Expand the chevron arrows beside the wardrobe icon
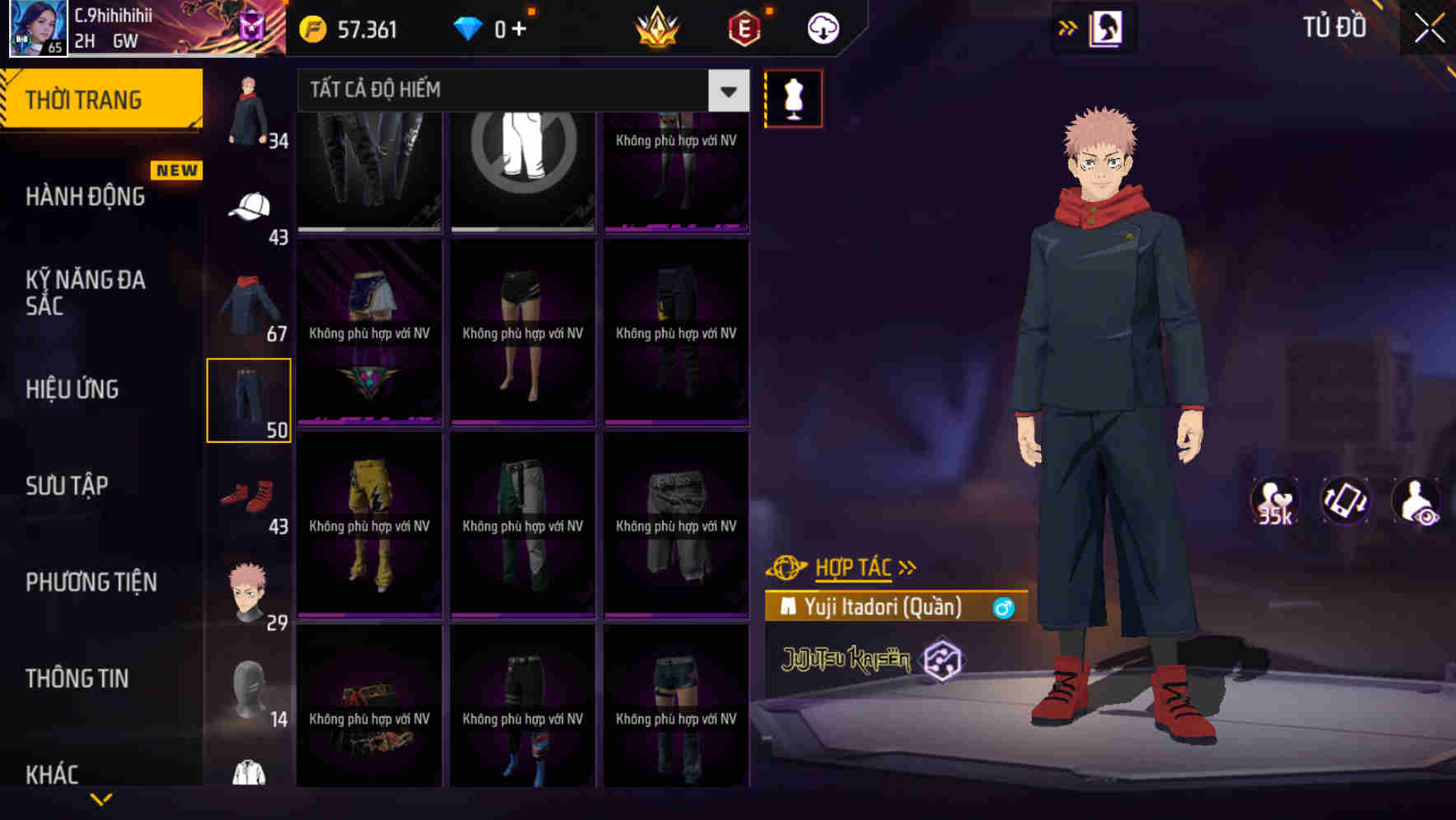Viewport: 1456px width, 820px height. tap(1066, 27)
